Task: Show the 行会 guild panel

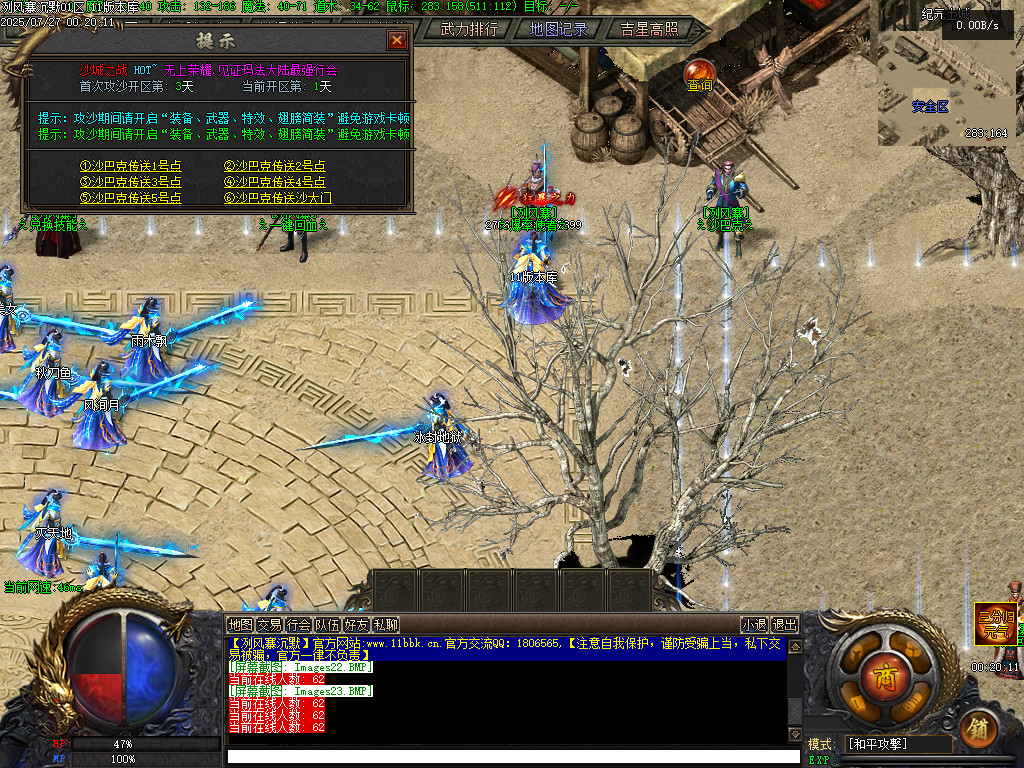Action: click(x=298, y=625)
